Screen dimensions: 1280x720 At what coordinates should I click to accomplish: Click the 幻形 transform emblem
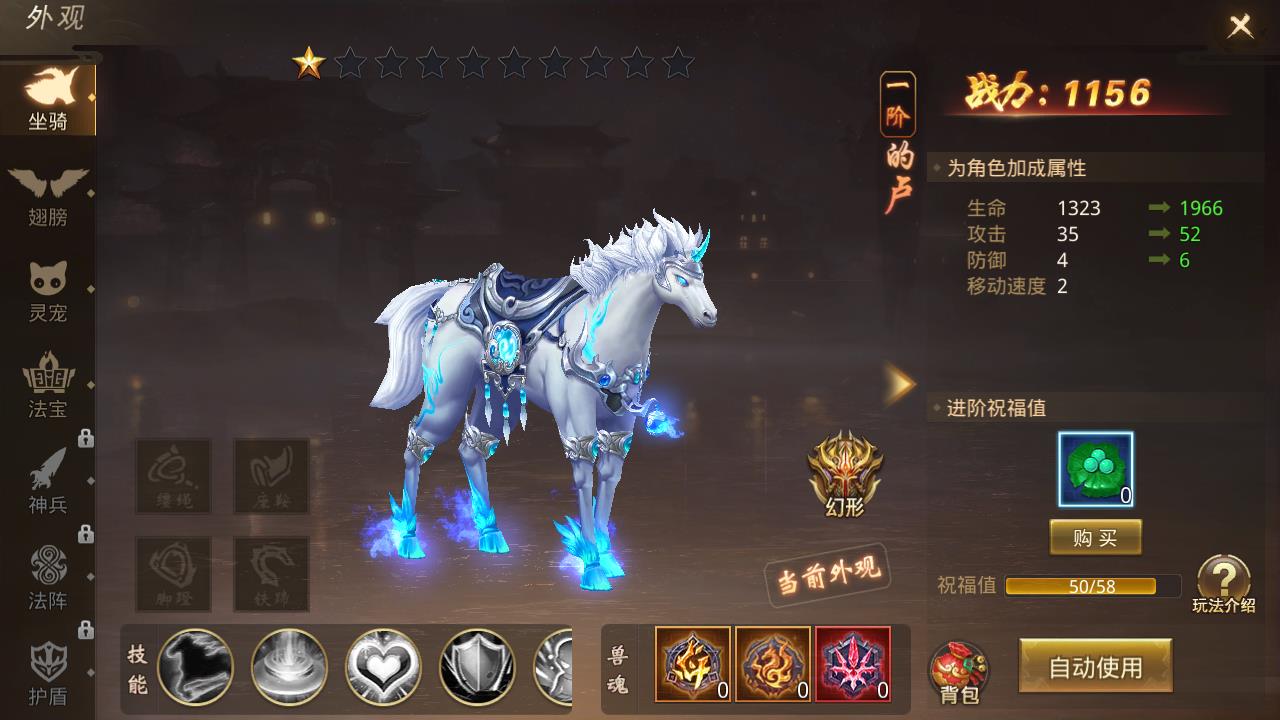845,474
